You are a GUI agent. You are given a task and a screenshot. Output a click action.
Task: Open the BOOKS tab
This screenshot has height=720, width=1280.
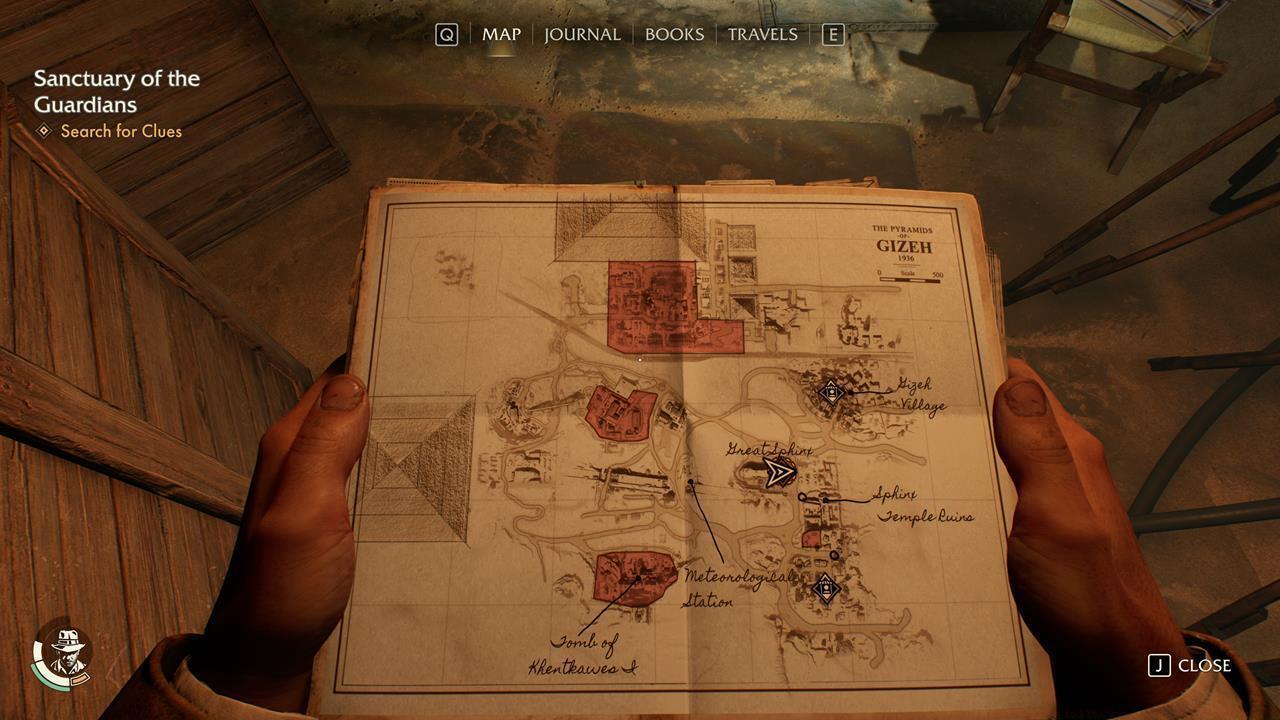click(x=675, y=34)
